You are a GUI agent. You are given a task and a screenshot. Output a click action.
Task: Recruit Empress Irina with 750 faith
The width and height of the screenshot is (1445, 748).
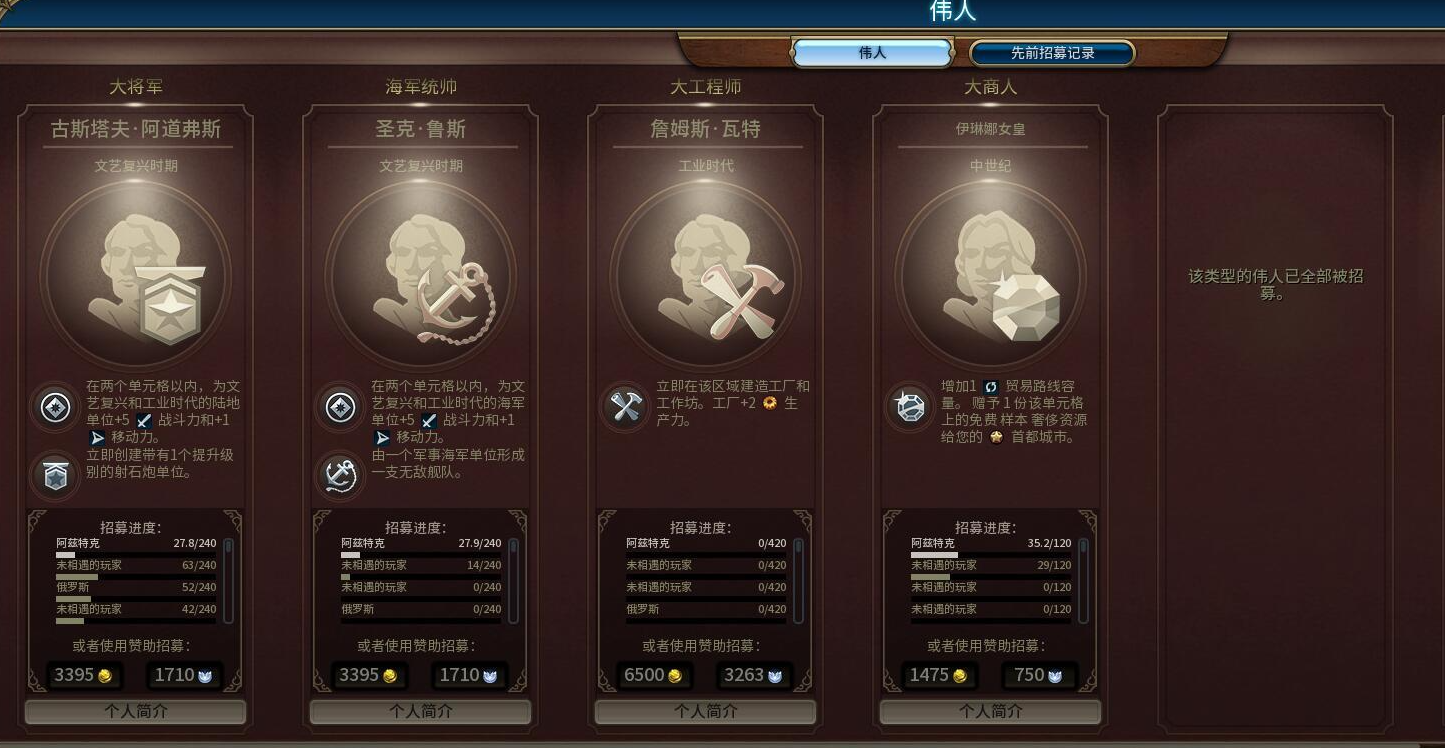[1039, 675]
